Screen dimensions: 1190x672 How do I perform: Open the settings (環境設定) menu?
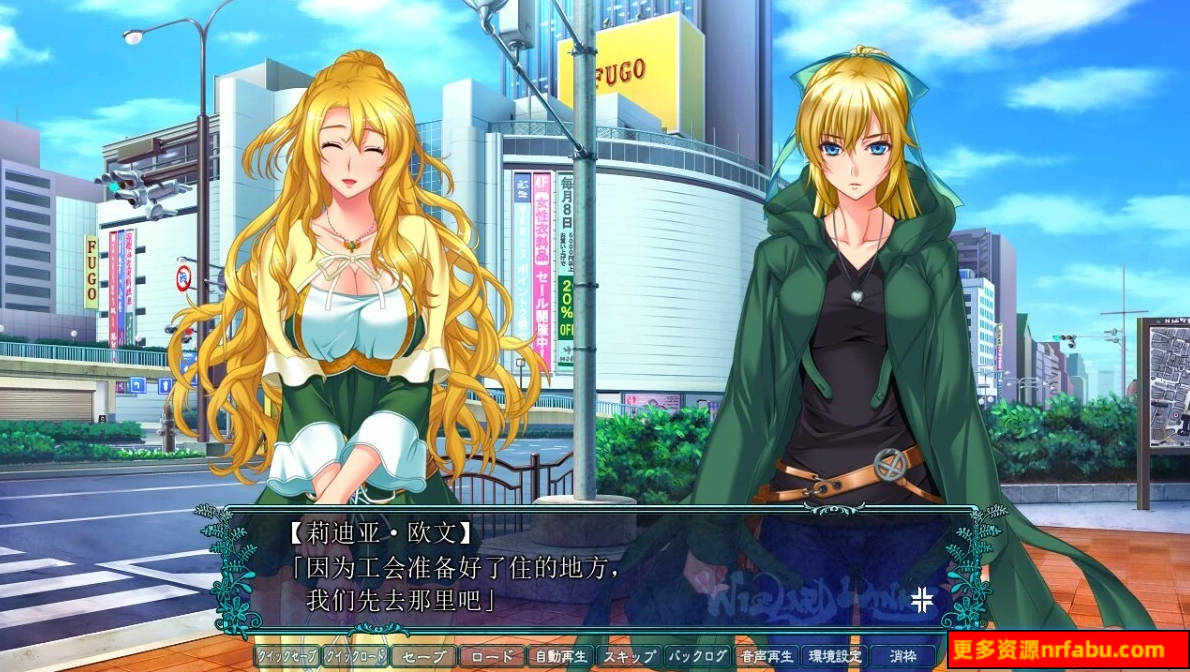click(x=833, y=657)
